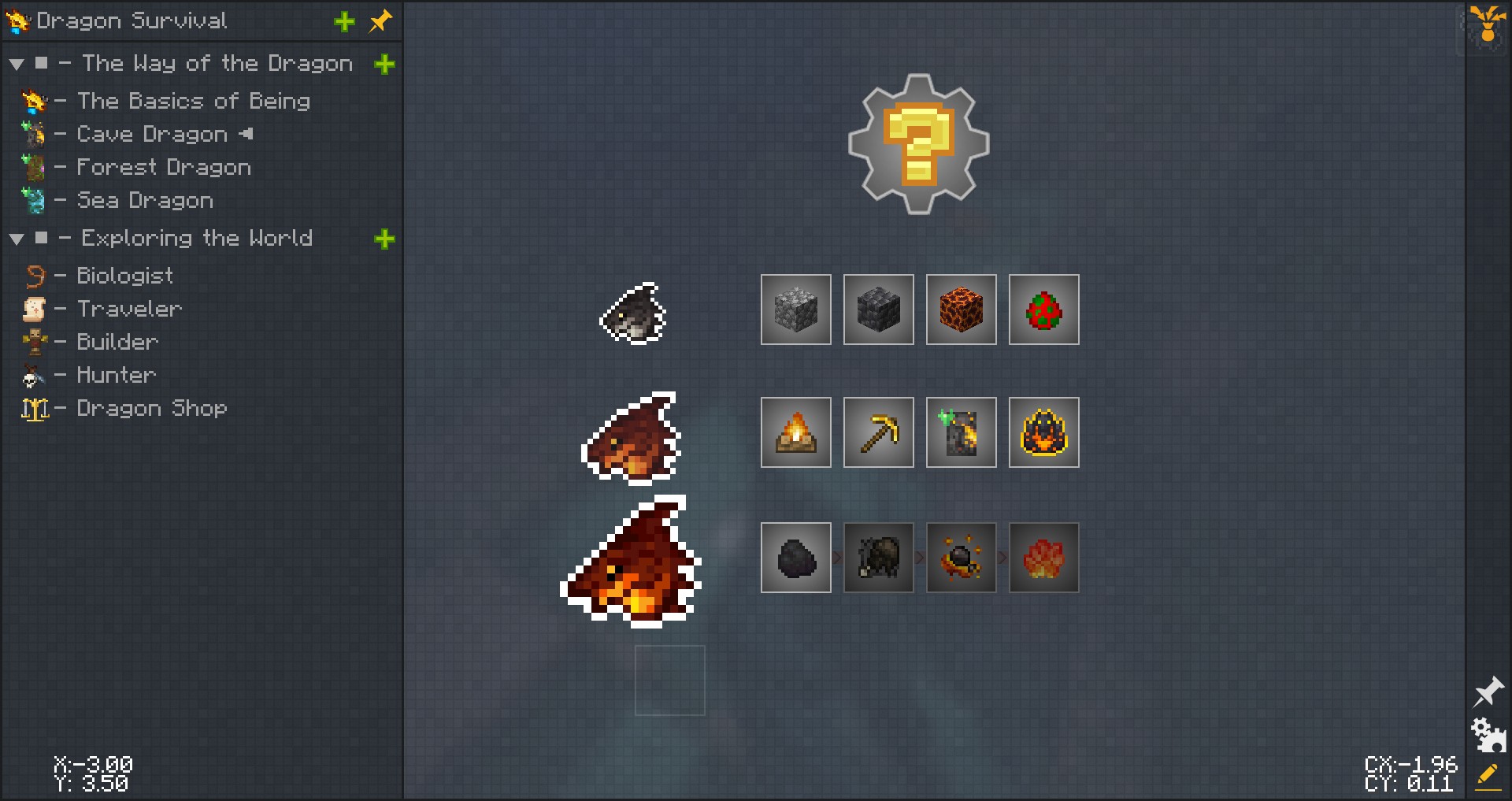Open The Basics of Being chapter

pos(193,101)
